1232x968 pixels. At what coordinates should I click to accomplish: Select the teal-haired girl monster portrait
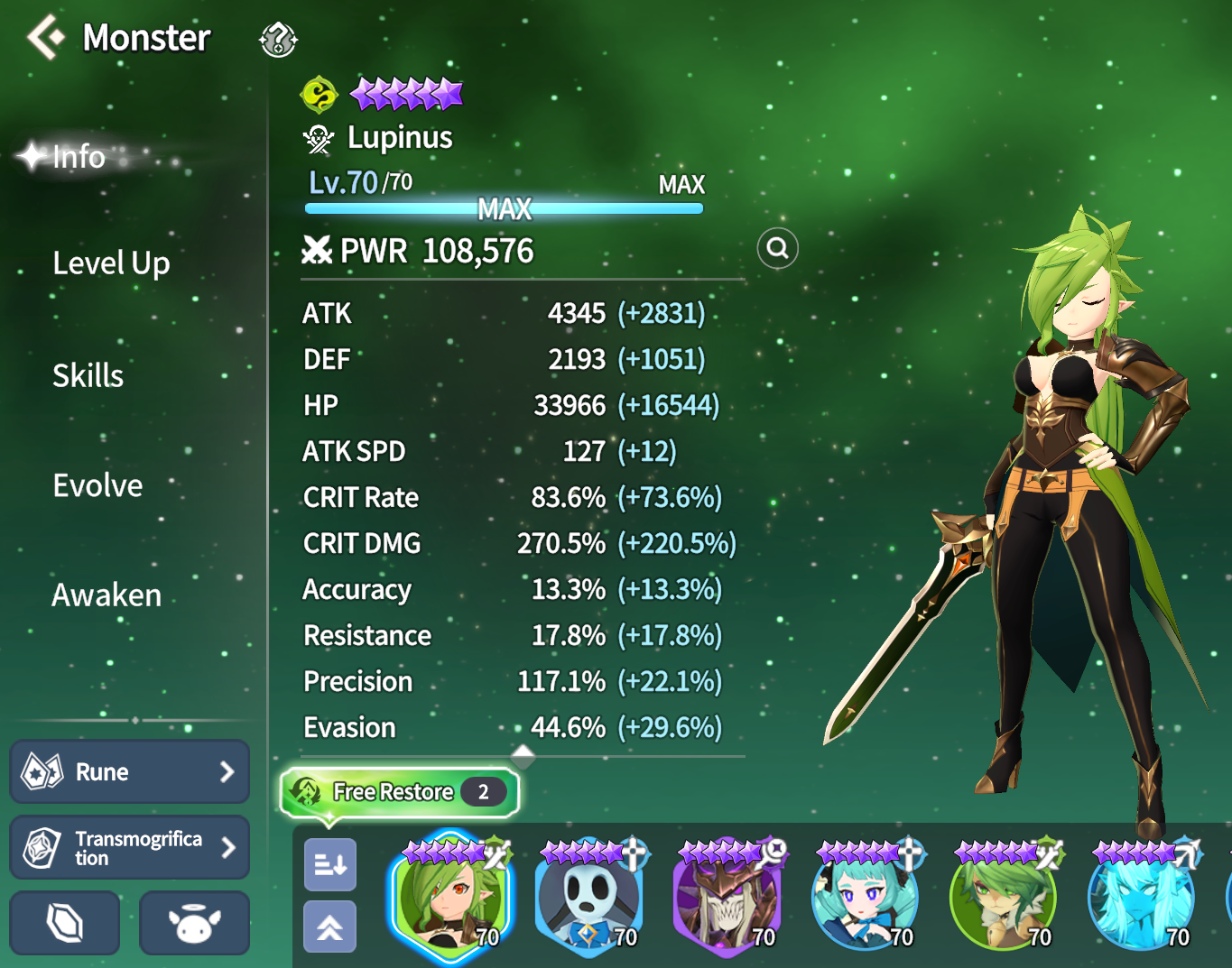pyautogui.click(x=865, y=896)
